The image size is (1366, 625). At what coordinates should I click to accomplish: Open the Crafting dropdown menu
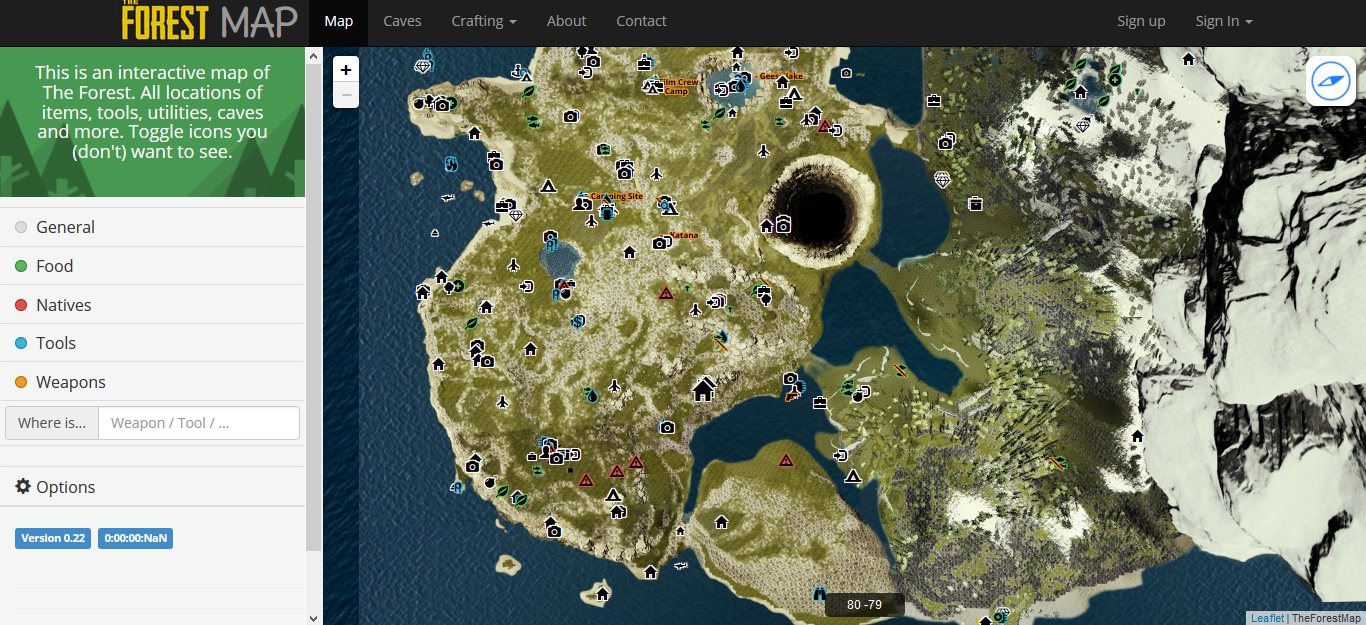point(484,21)
